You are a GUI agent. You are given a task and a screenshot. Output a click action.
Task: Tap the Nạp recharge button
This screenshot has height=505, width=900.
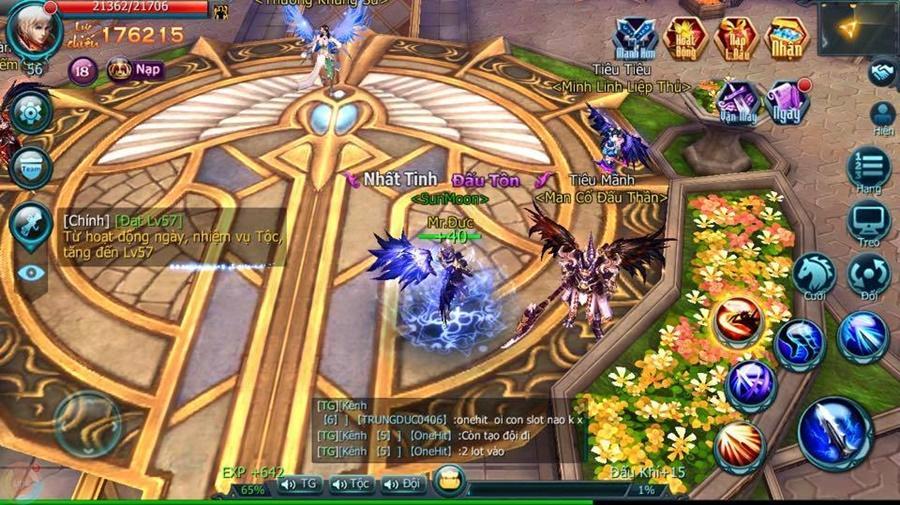pyautogui.click(x=135, y=70)
